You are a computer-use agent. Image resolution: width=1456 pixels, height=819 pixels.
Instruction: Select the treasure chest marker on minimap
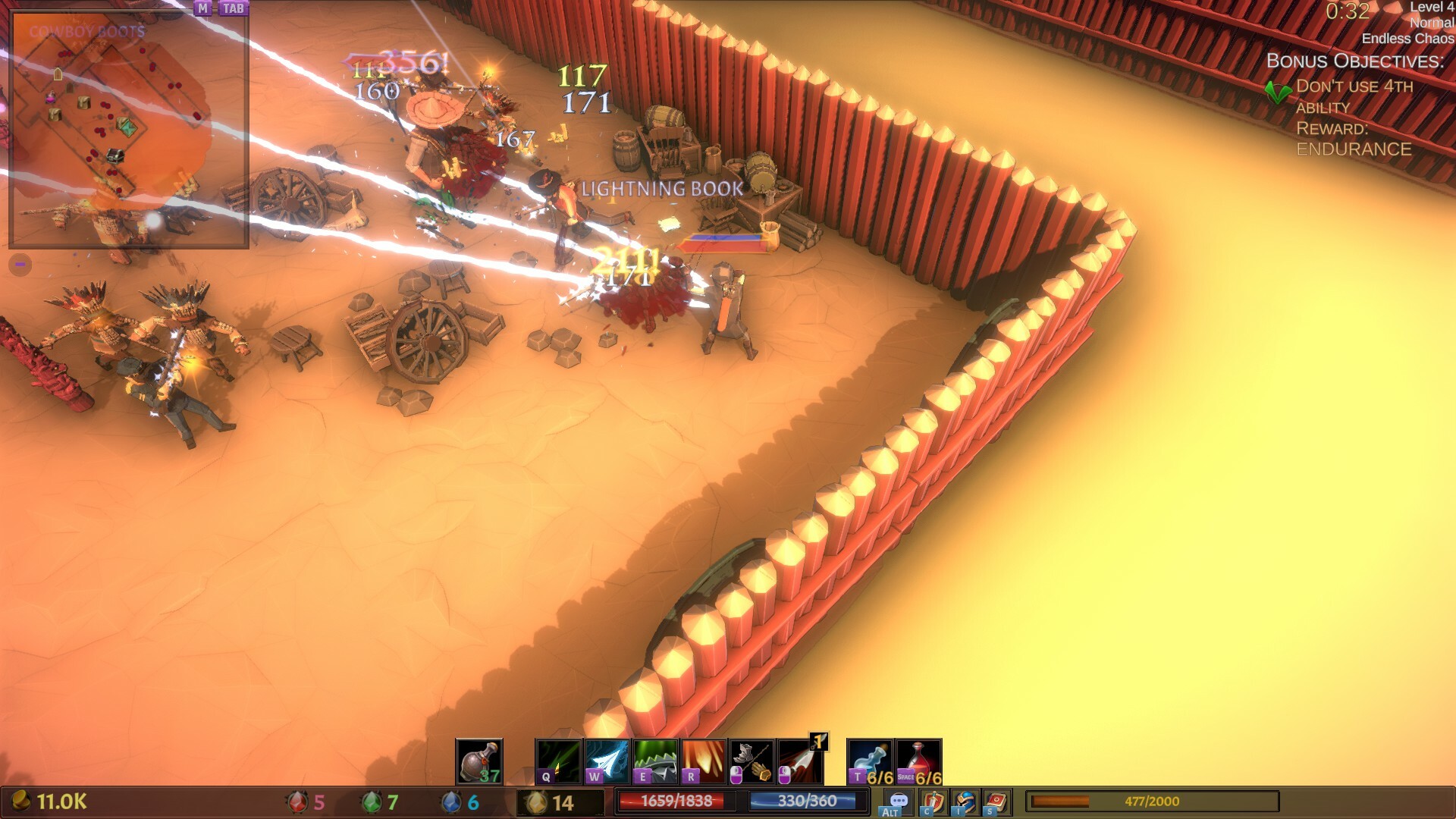click(x=115, y=156)
